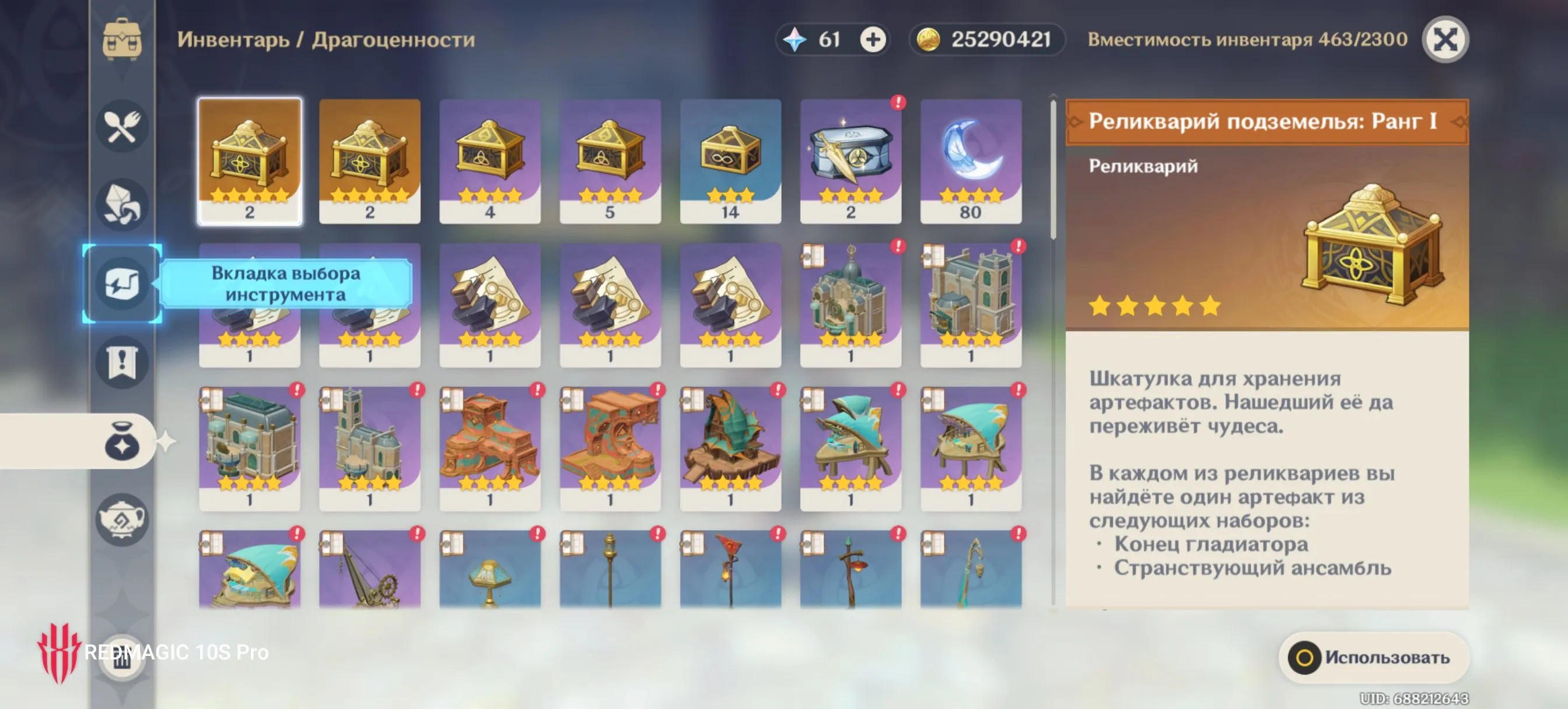Add more primogems with the plus button
This screenshot has width=1568, height=709.
click(872, 40)
